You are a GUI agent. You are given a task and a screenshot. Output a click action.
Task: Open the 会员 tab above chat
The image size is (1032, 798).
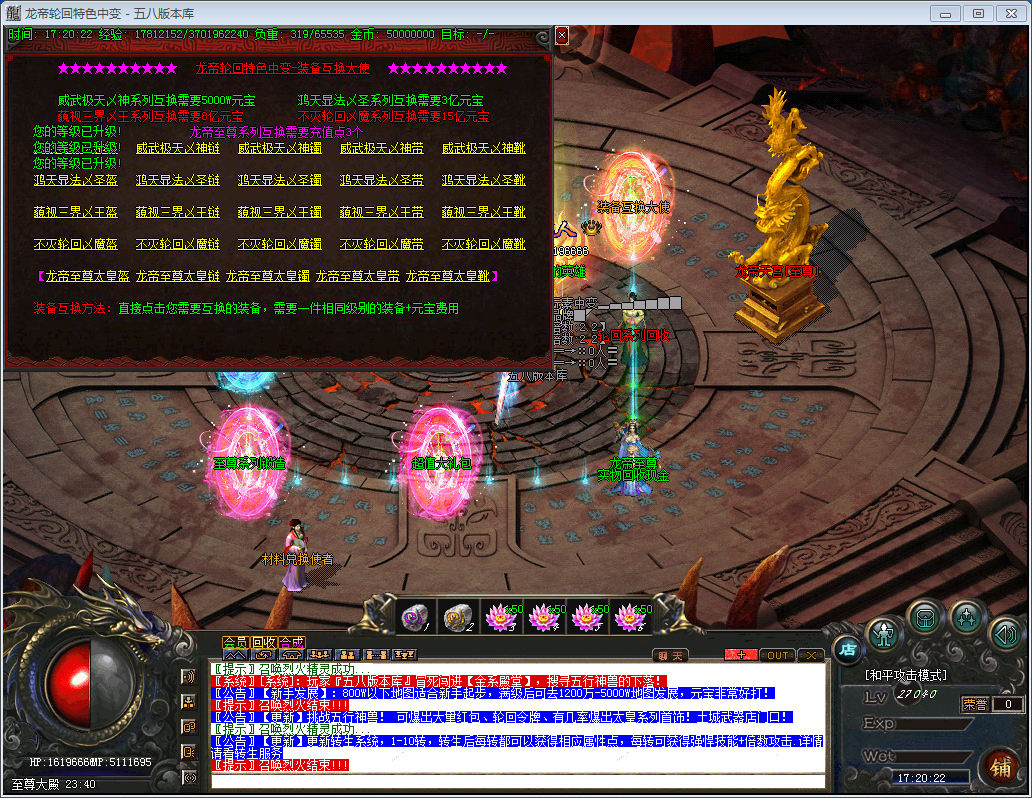pos(235,642)
